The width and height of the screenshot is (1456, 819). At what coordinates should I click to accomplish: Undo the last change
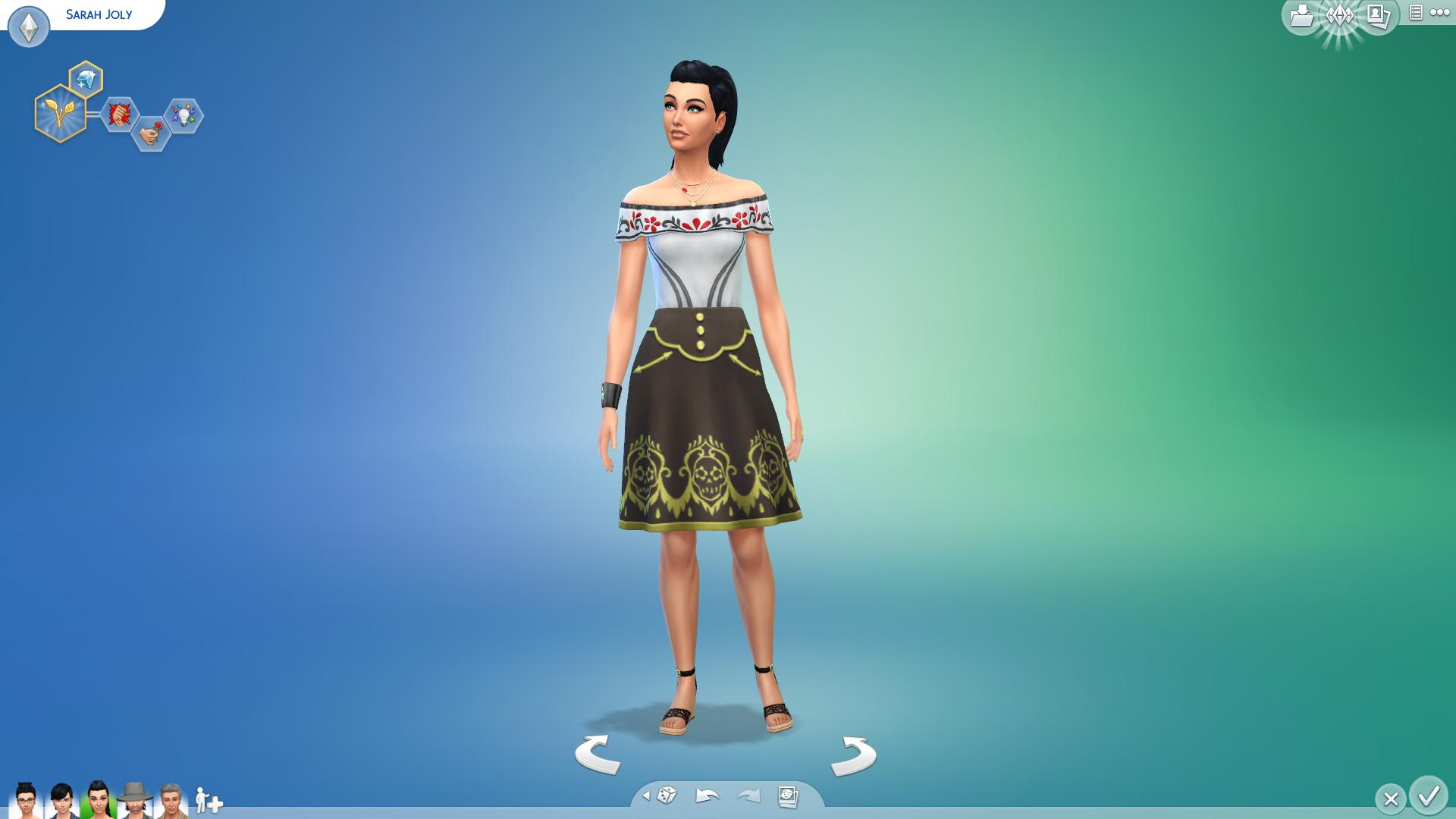click(x=707, y=795)
